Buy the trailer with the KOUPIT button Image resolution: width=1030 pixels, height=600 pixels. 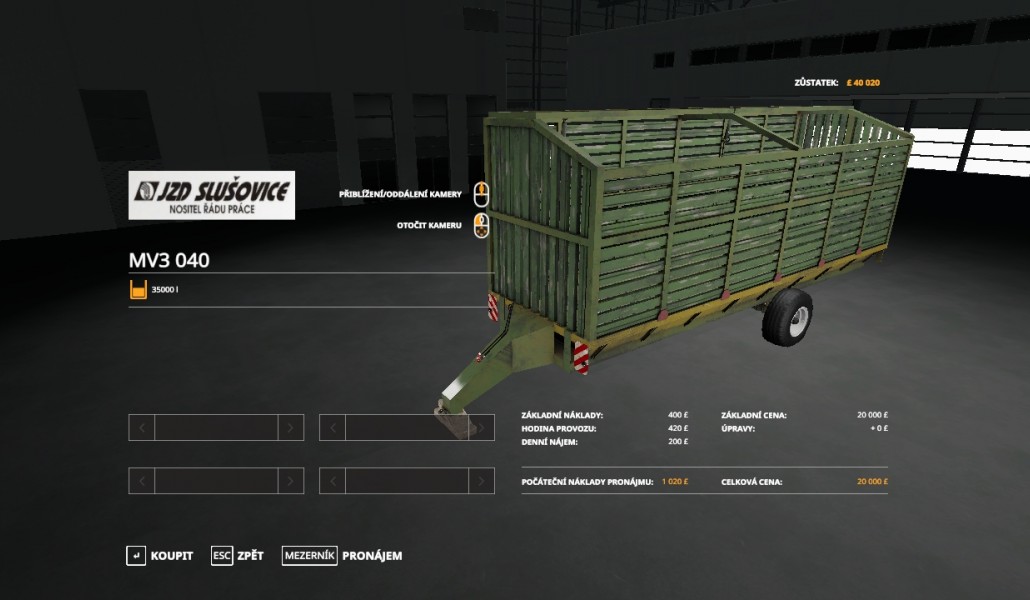160,556
